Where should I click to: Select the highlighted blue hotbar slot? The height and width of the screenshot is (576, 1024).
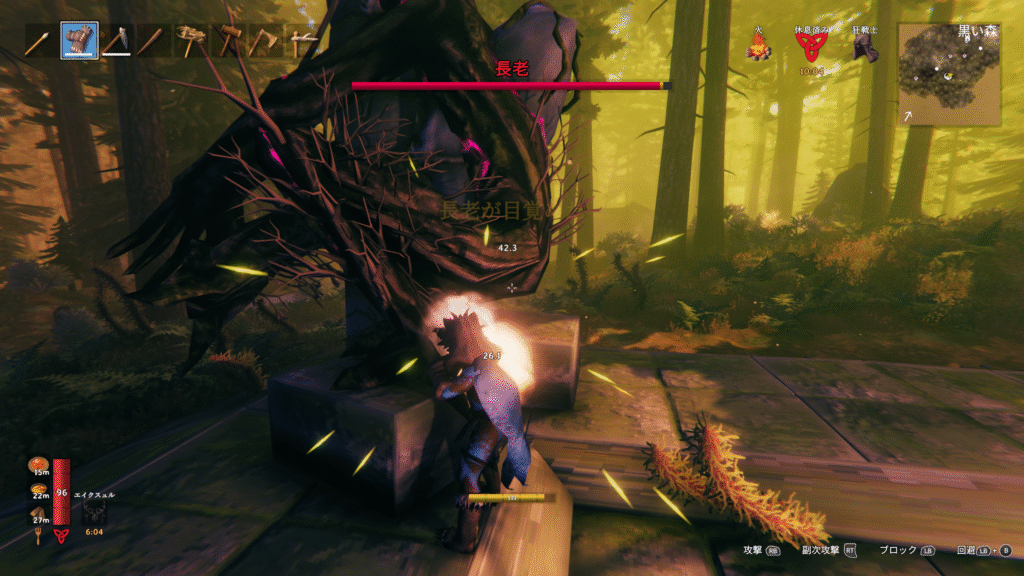79,41
